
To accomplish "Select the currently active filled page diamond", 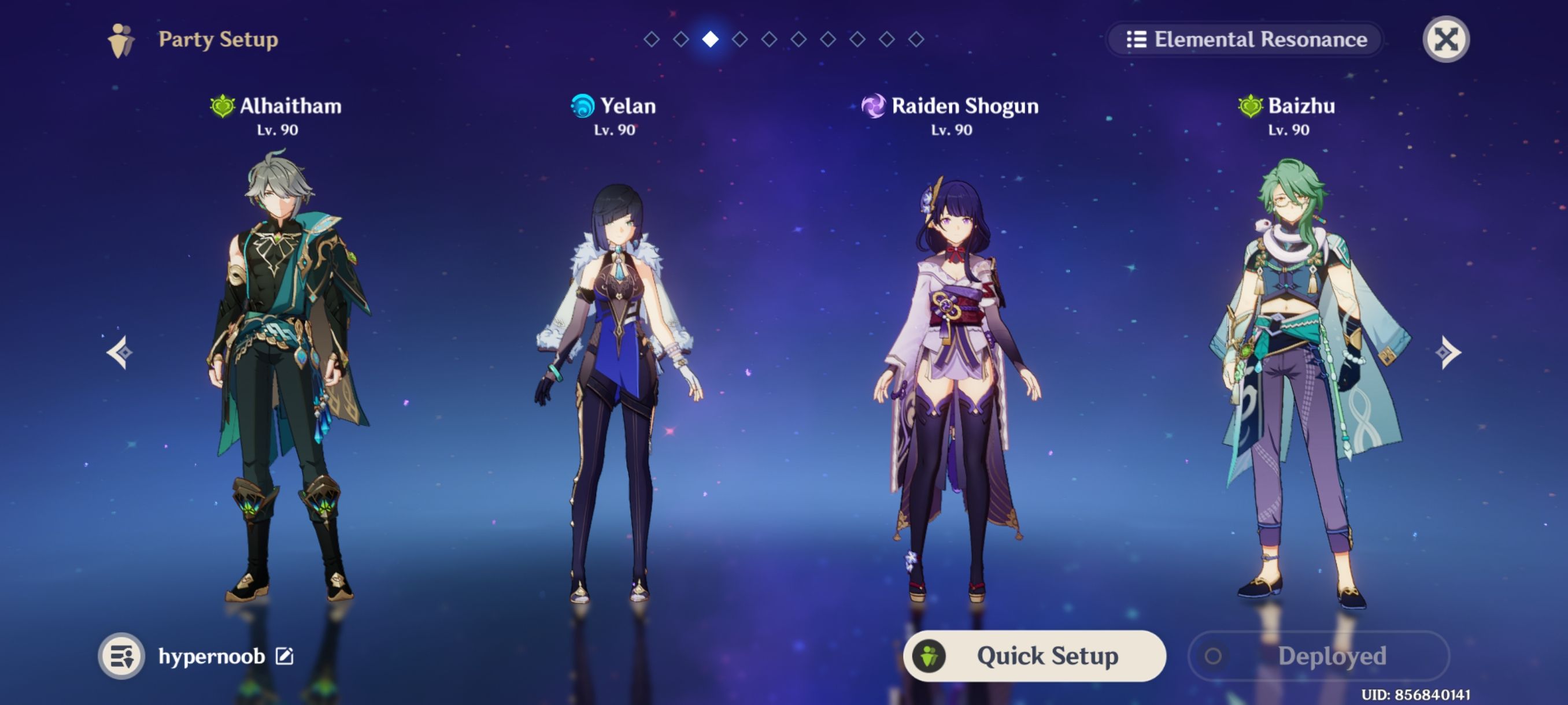I will [711, 39].
